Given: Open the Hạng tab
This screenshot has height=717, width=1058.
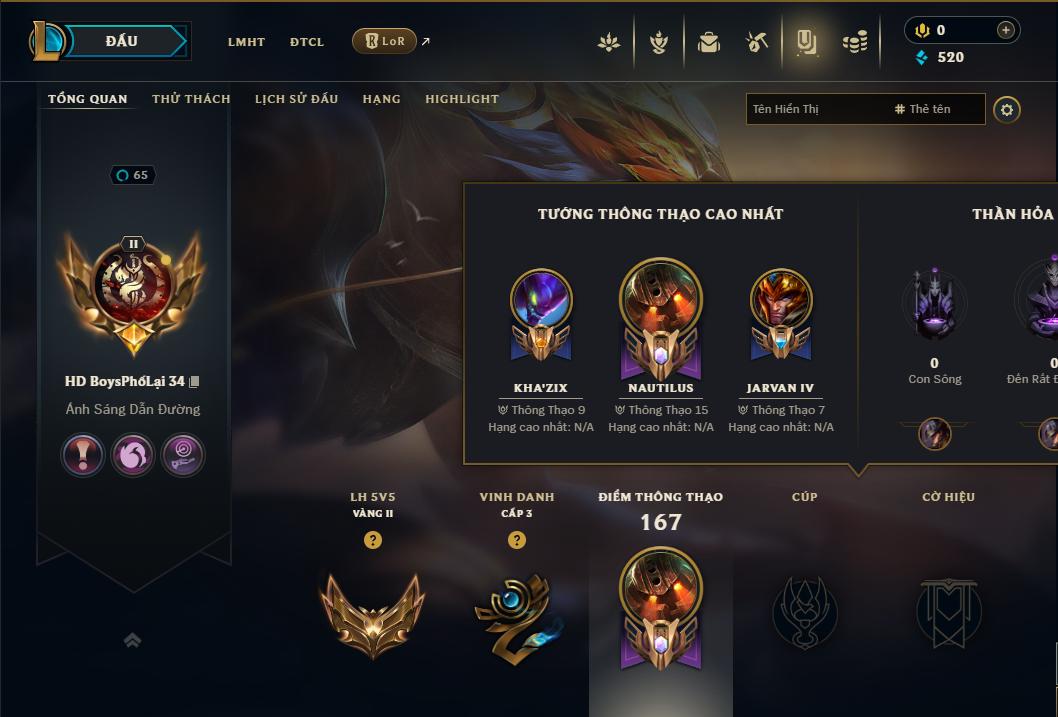Looking at the screenshot, I should (x=381, y=99).
